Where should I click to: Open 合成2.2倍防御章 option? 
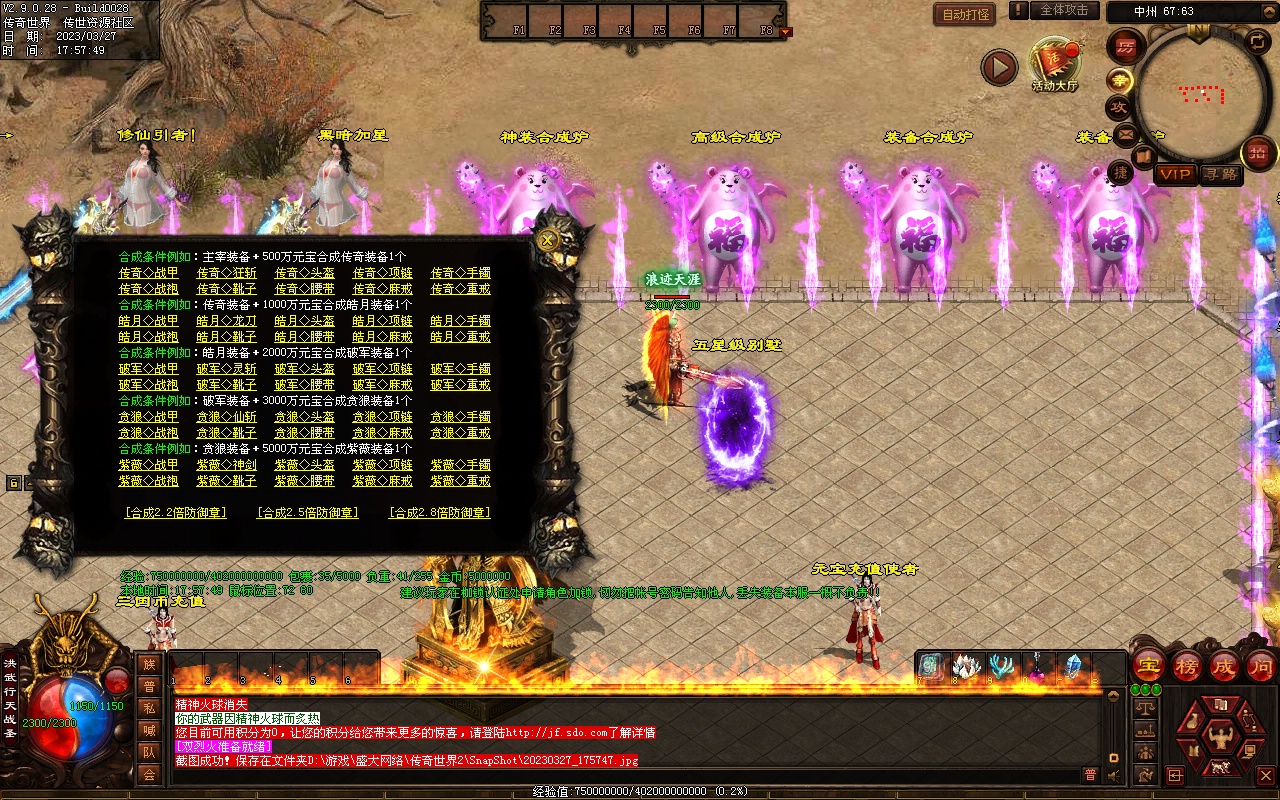[x=175, y=513]
